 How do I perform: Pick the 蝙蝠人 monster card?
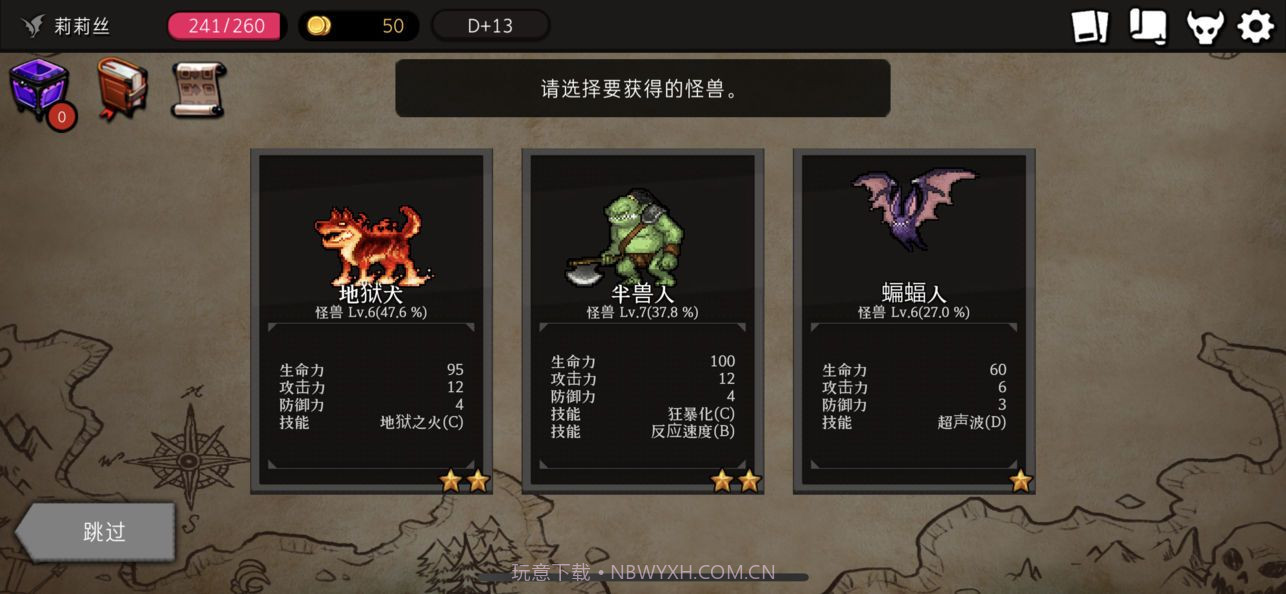[914, 320]
